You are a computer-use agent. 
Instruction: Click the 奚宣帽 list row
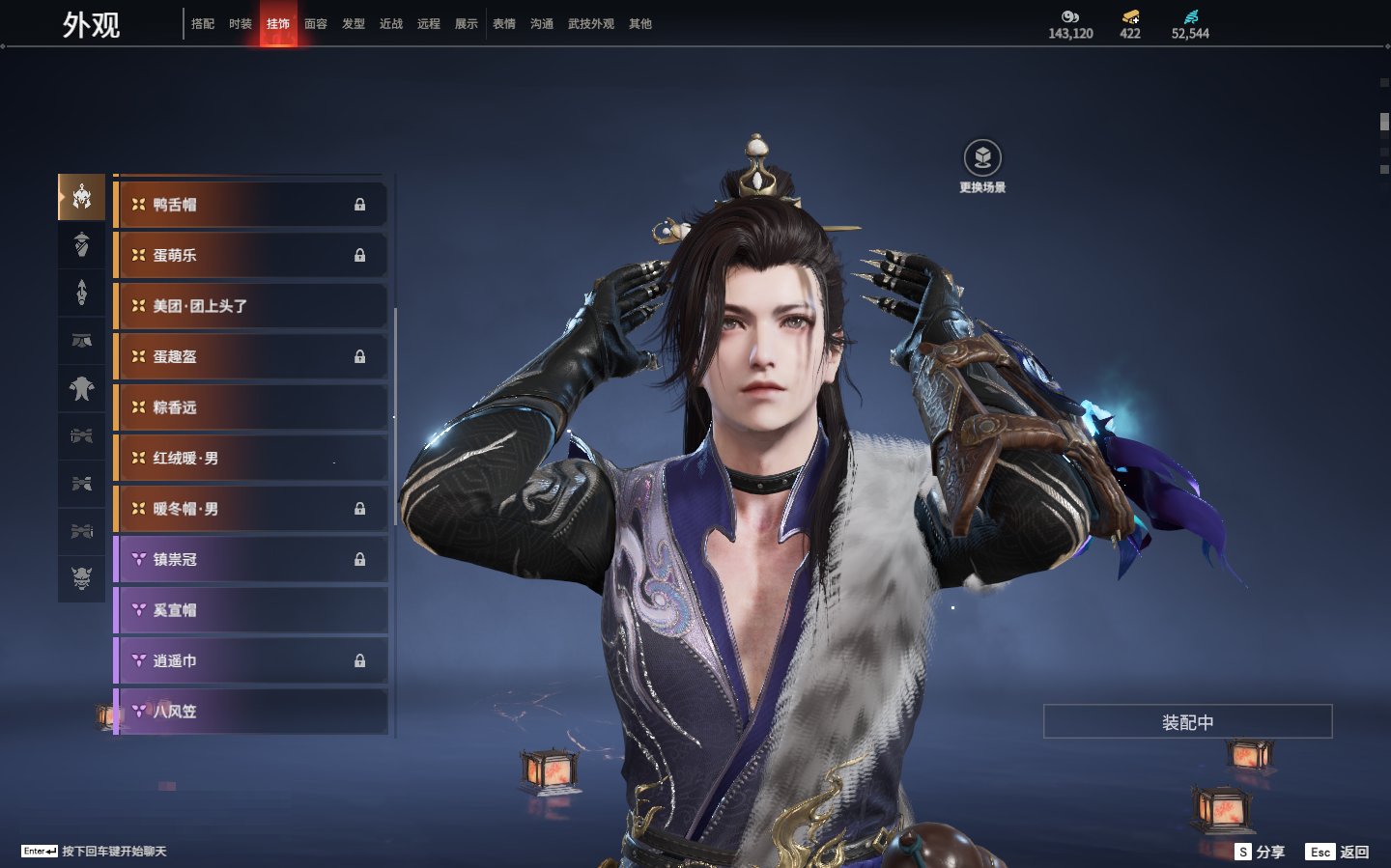pyautogui.click(x=251, y=610)
